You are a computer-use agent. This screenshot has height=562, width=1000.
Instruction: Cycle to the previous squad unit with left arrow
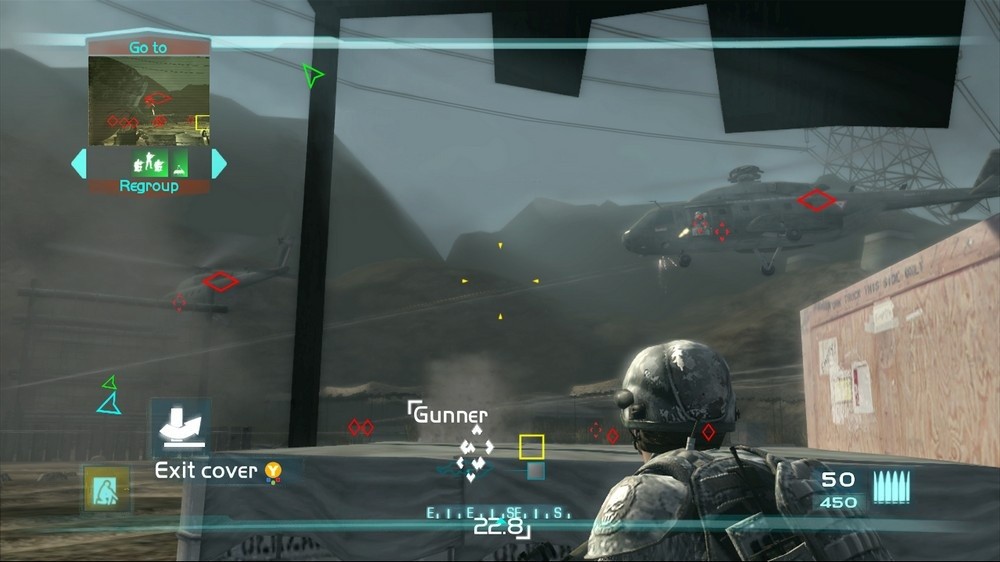point(78,163)
